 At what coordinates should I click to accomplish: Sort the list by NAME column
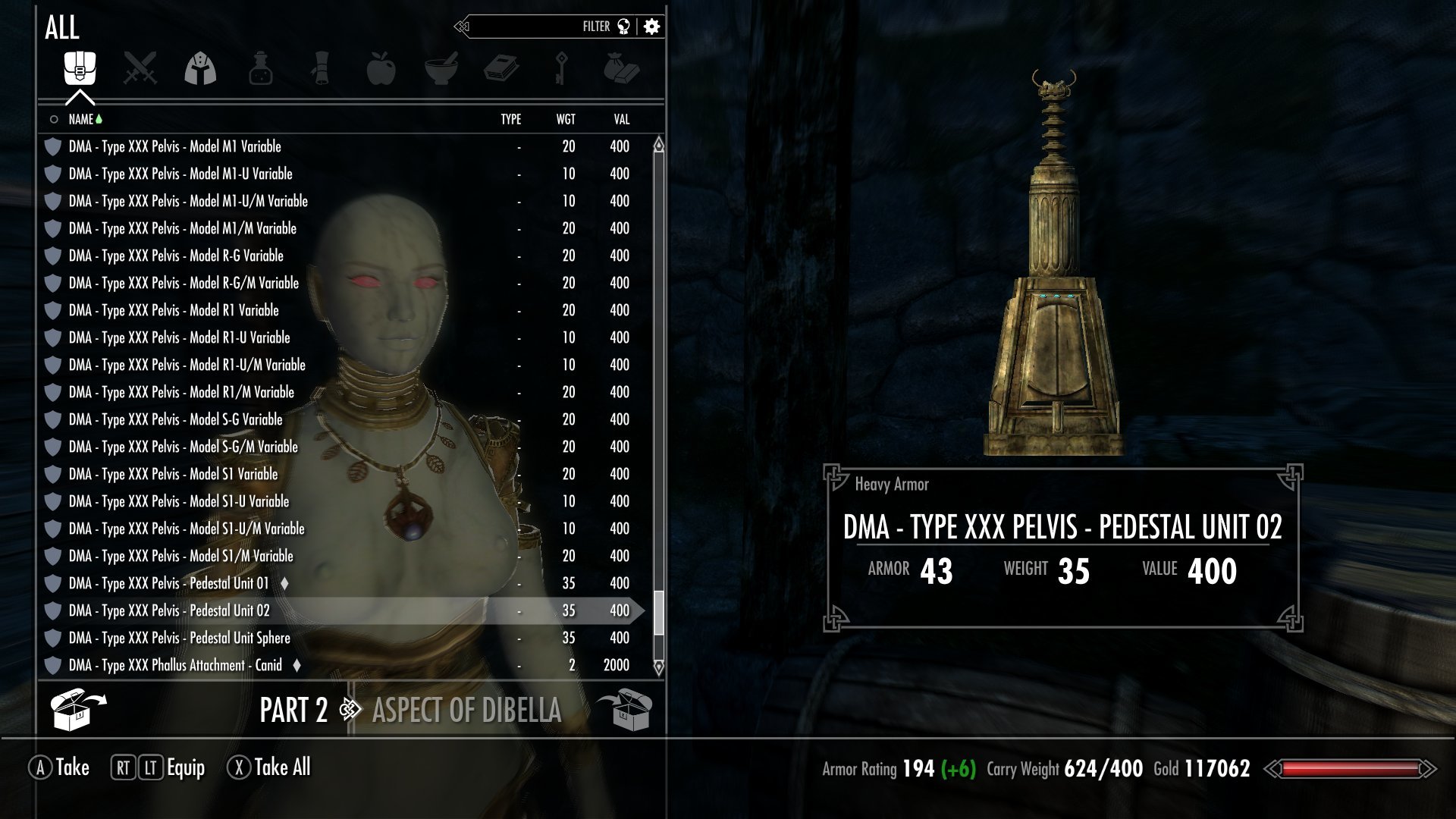point(81,119)
